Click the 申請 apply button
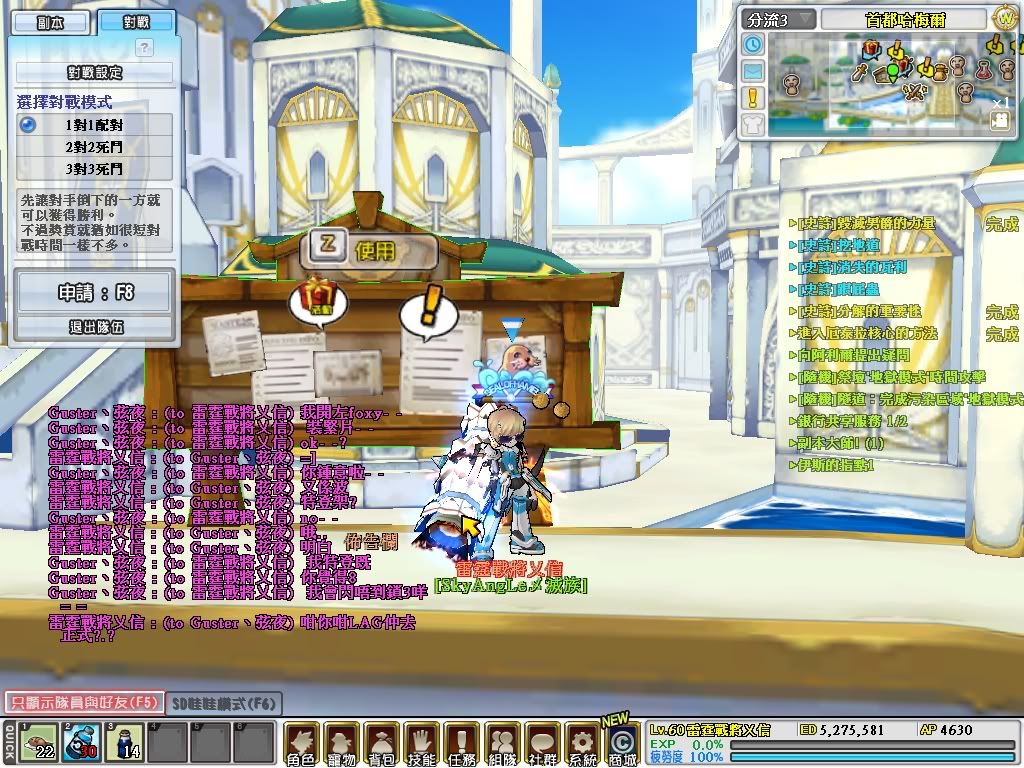 point(95,293)
